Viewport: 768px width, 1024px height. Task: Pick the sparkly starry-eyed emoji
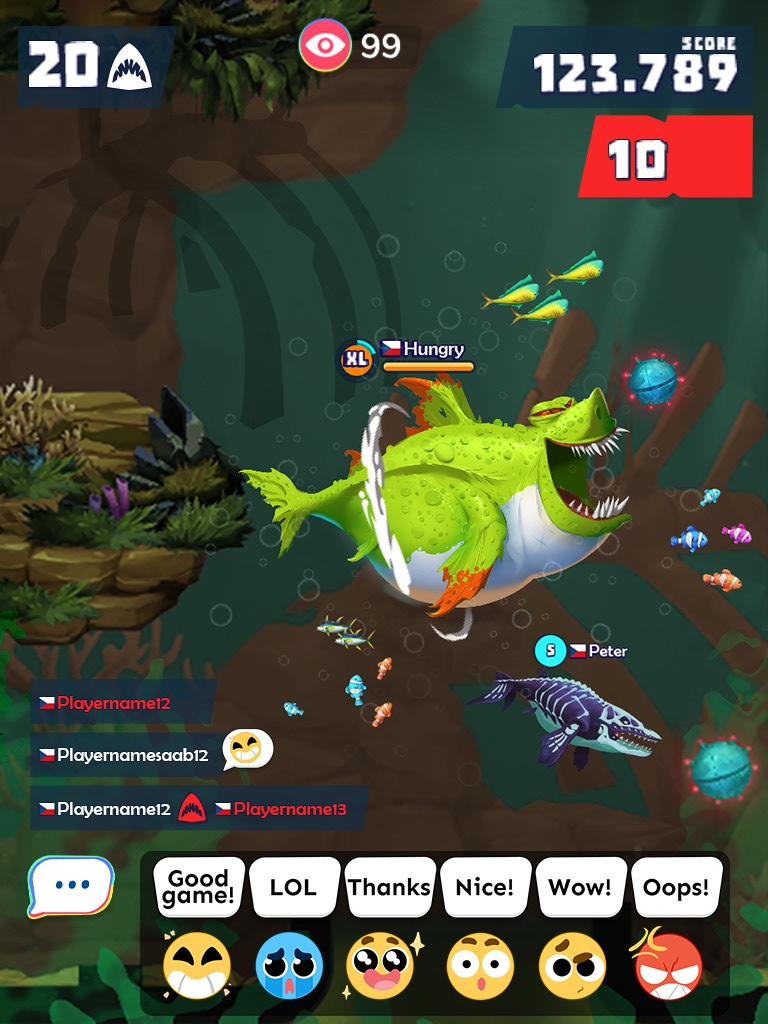pyautogui.click(x=383, y=966)
